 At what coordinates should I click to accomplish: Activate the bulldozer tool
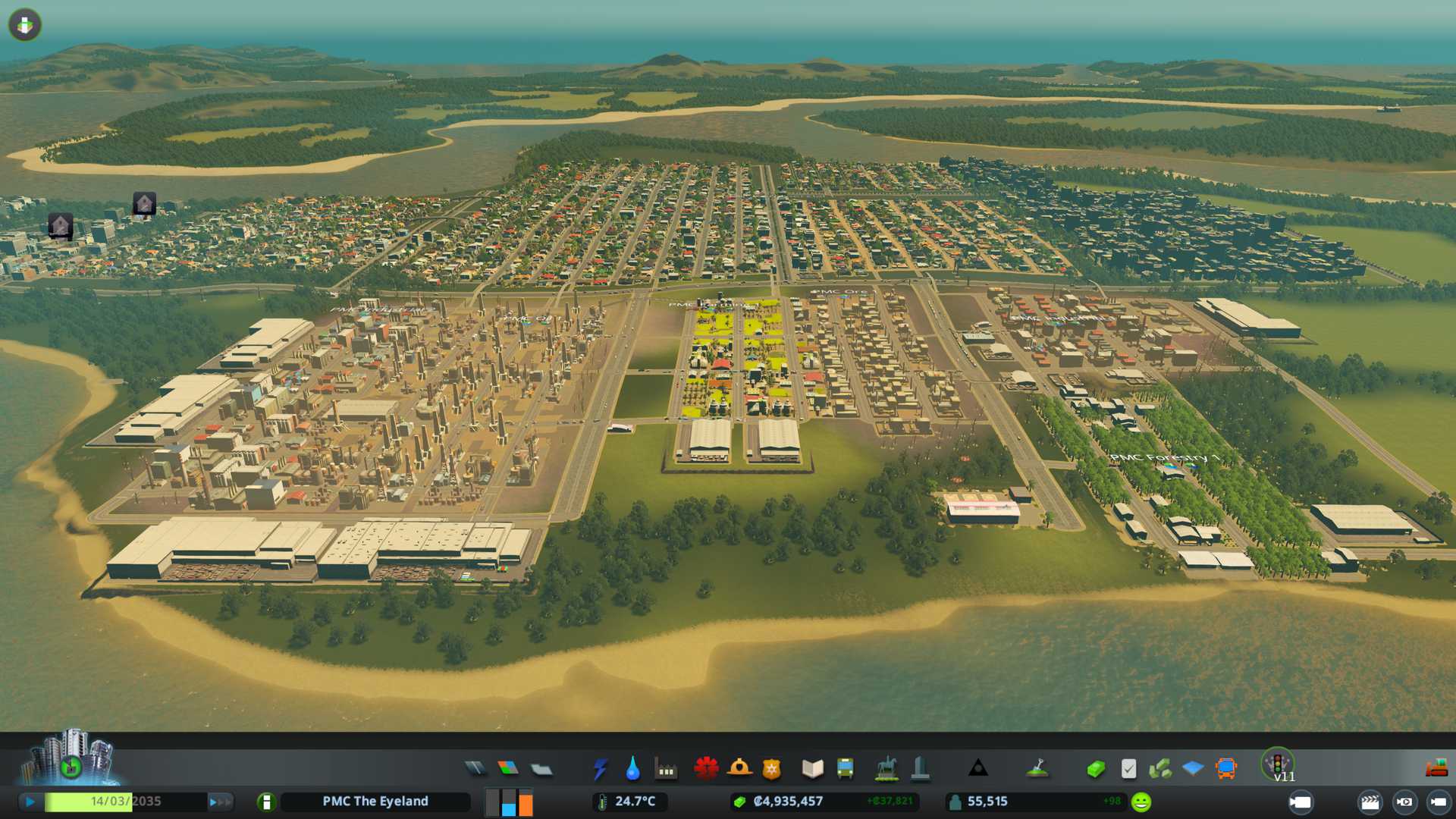[x=1436, y=769]
